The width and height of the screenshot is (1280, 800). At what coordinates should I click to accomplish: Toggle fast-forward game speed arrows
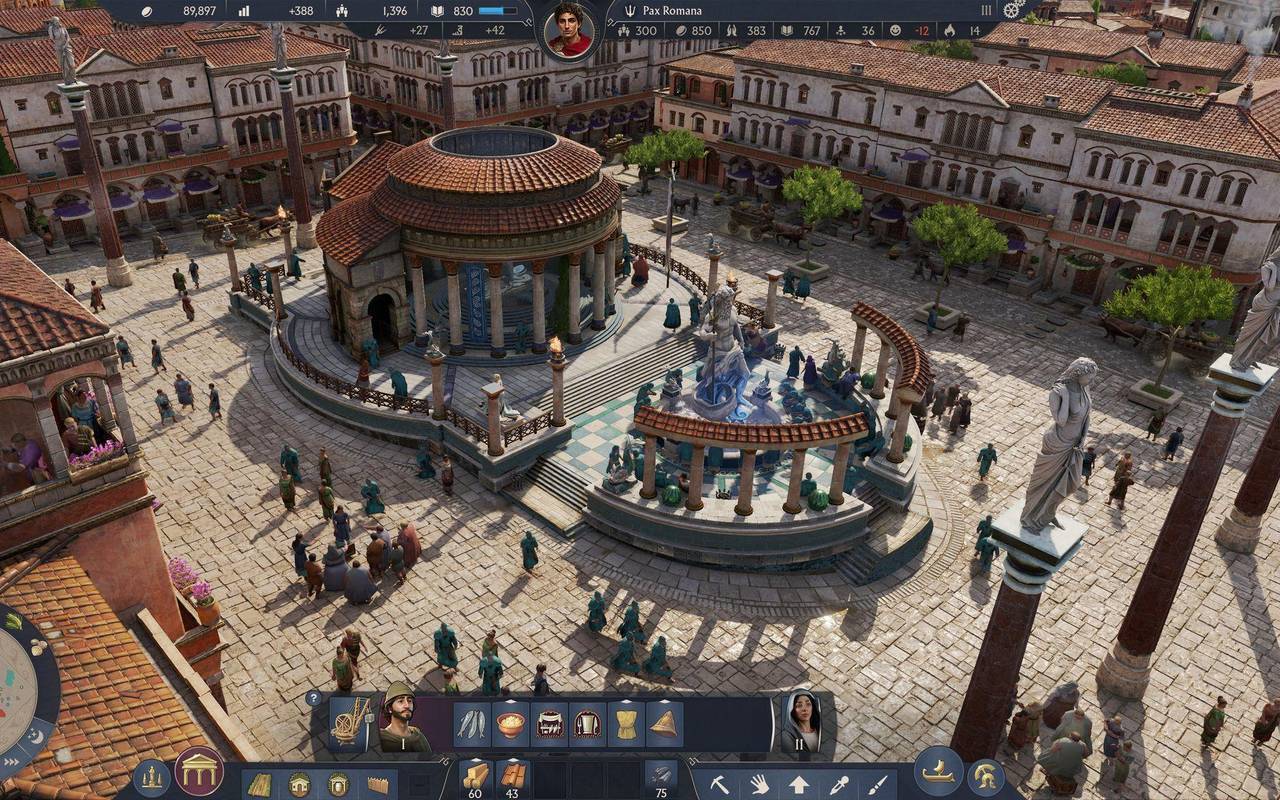pyautogui.click(x=12, y=760)
